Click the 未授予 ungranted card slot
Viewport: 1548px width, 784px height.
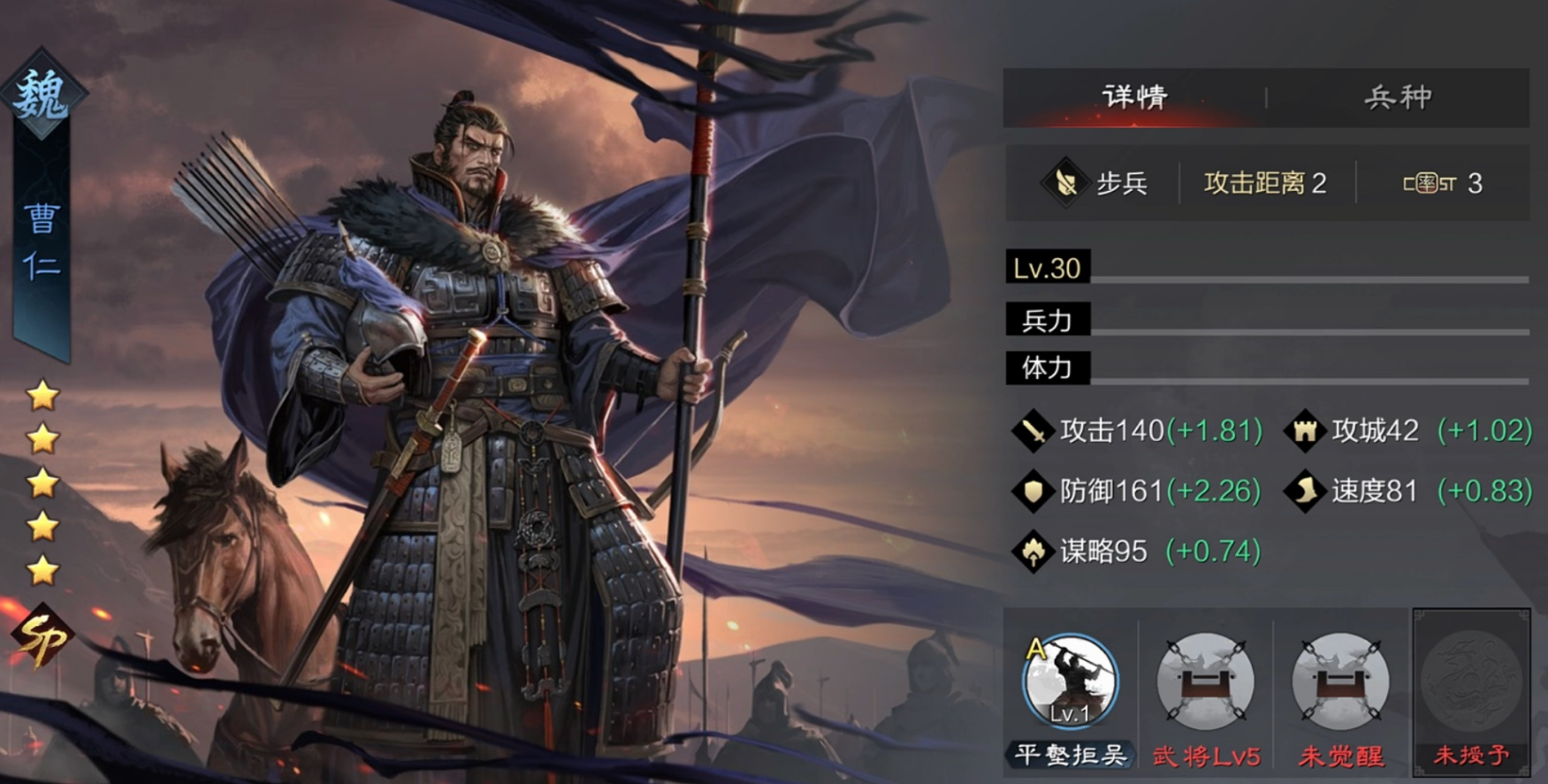[1470, 691]
